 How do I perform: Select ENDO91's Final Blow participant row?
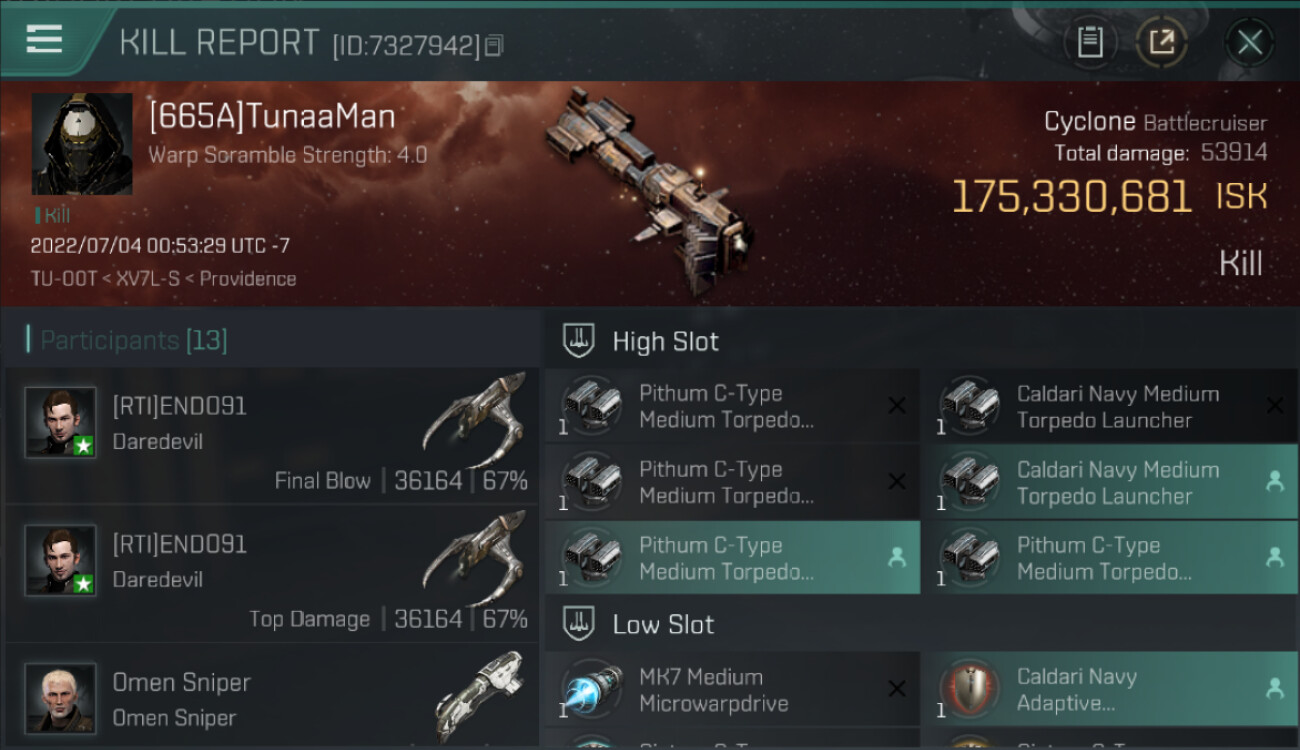(x=272, y=436)
